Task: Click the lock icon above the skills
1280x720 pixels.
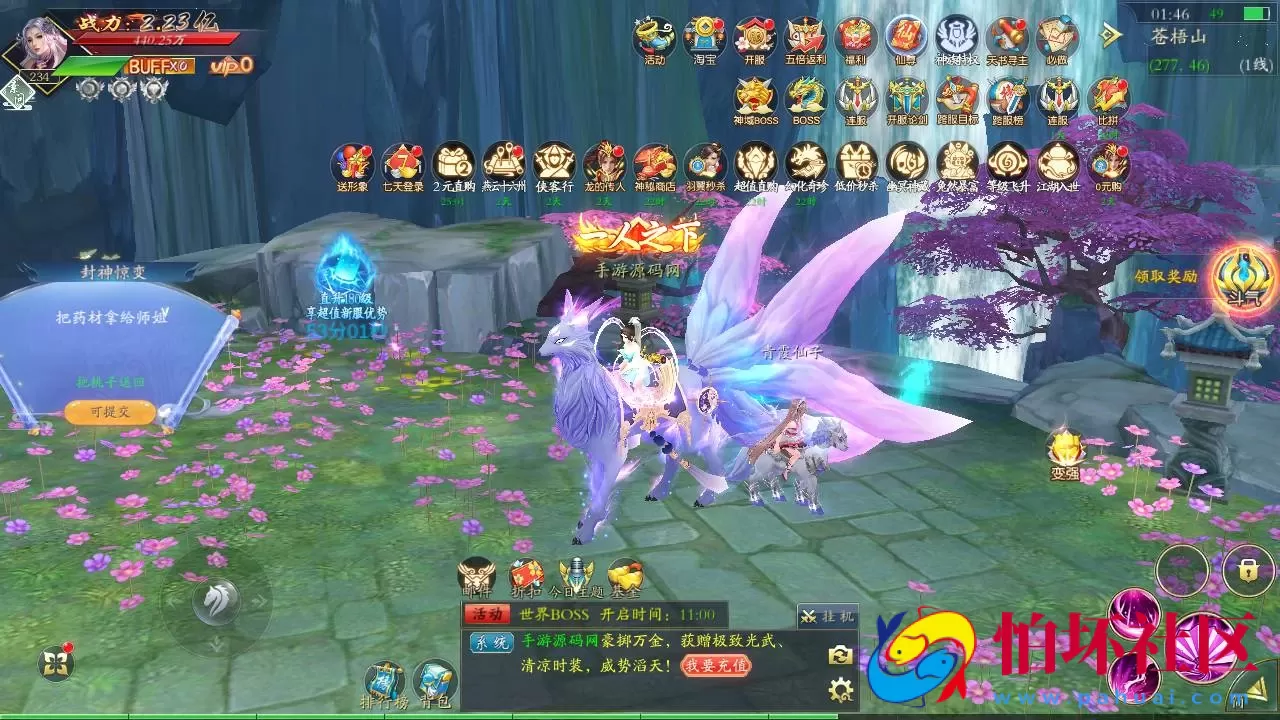Action: click(x=1247, y=571)
